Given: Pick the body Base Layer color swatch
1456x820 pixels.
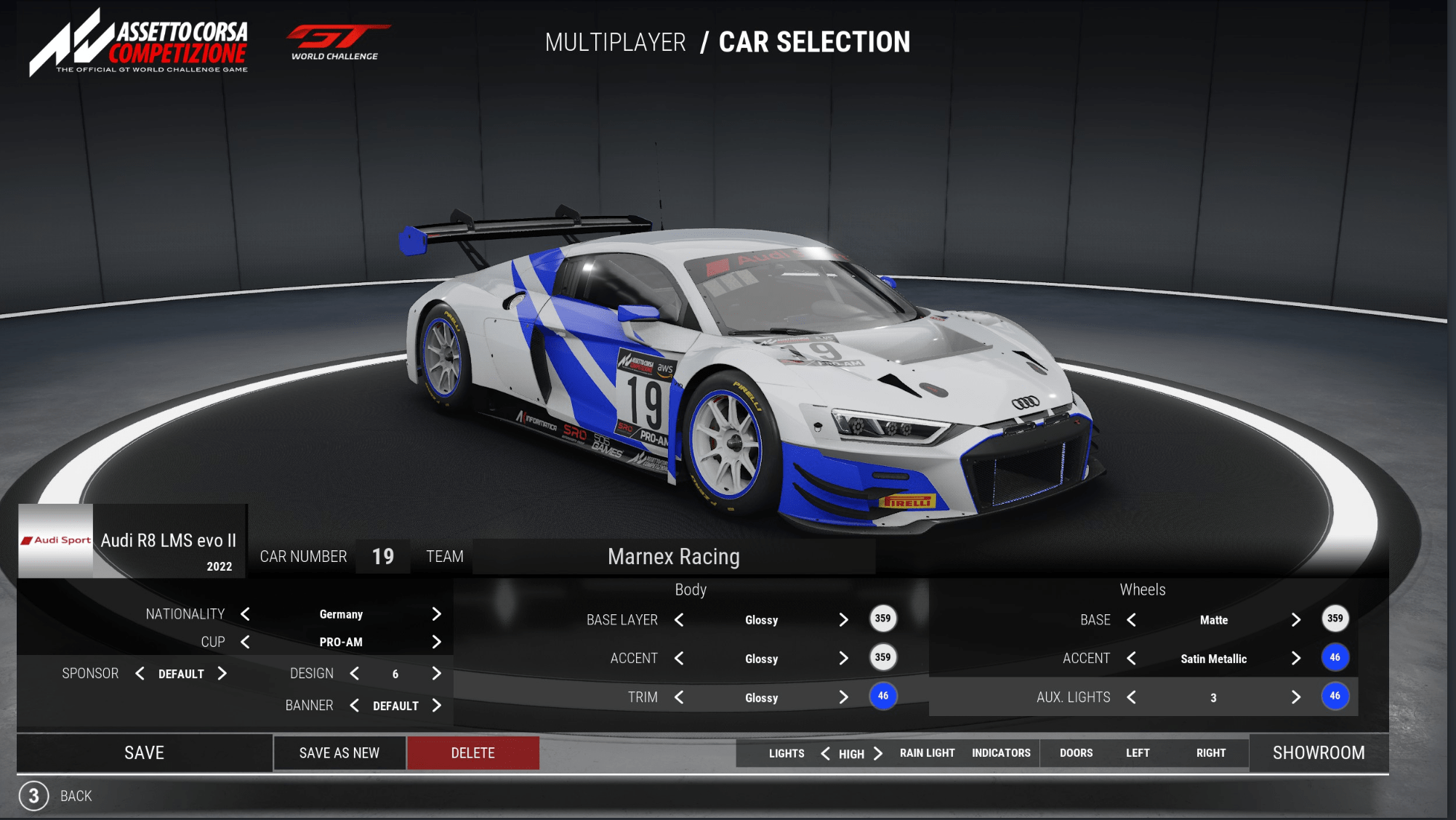Looking at the screenshot, I should pos(882,619).
